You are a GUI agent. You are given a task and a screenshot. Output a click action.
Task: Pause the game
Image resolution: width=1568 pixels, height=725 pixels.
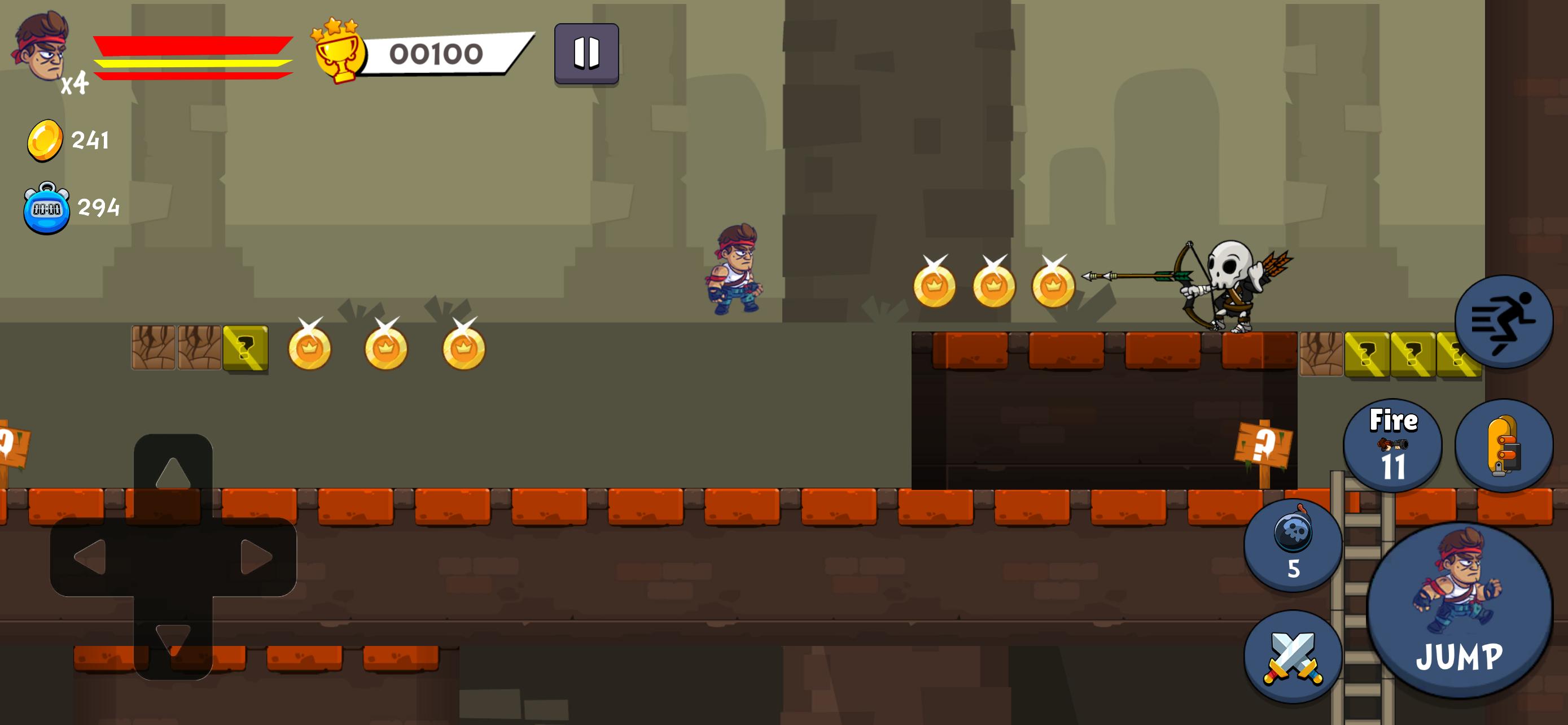[586, 54]
